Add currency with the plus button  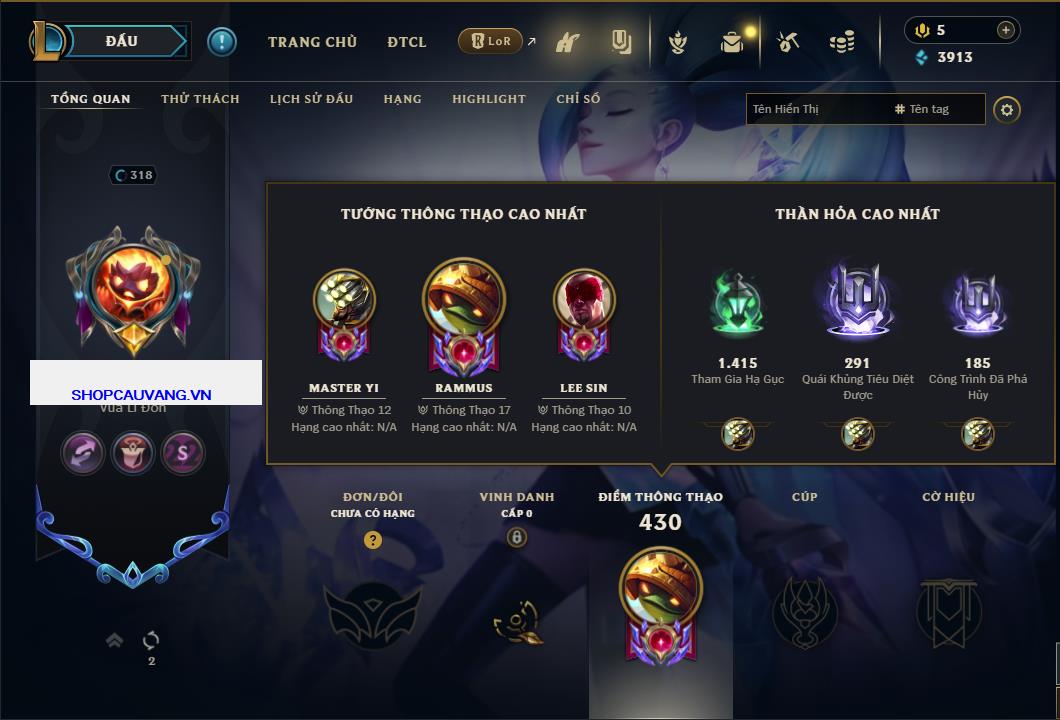(x=1005, y=30)
